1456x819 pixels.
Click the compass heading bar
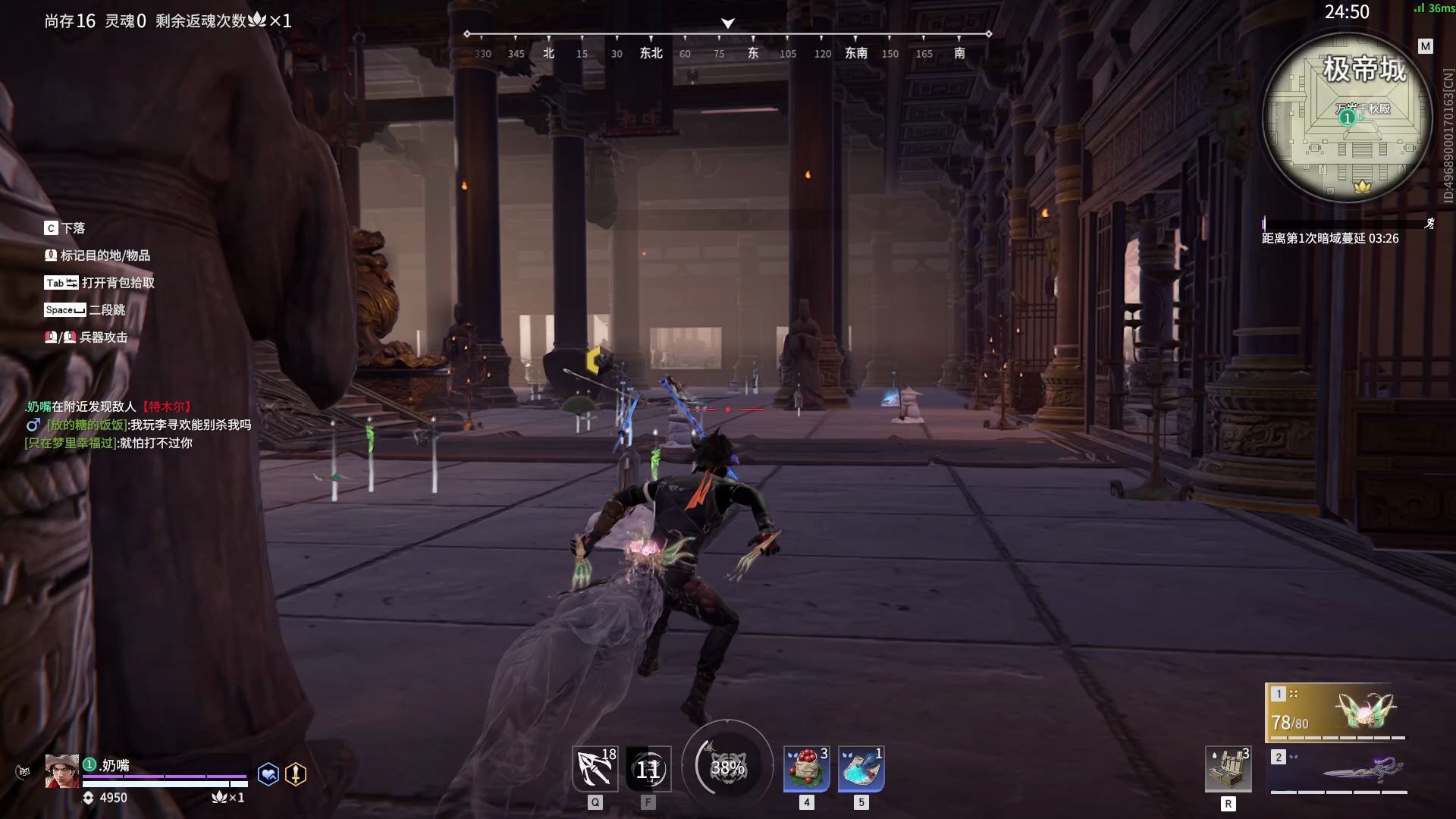pos(727,44)
